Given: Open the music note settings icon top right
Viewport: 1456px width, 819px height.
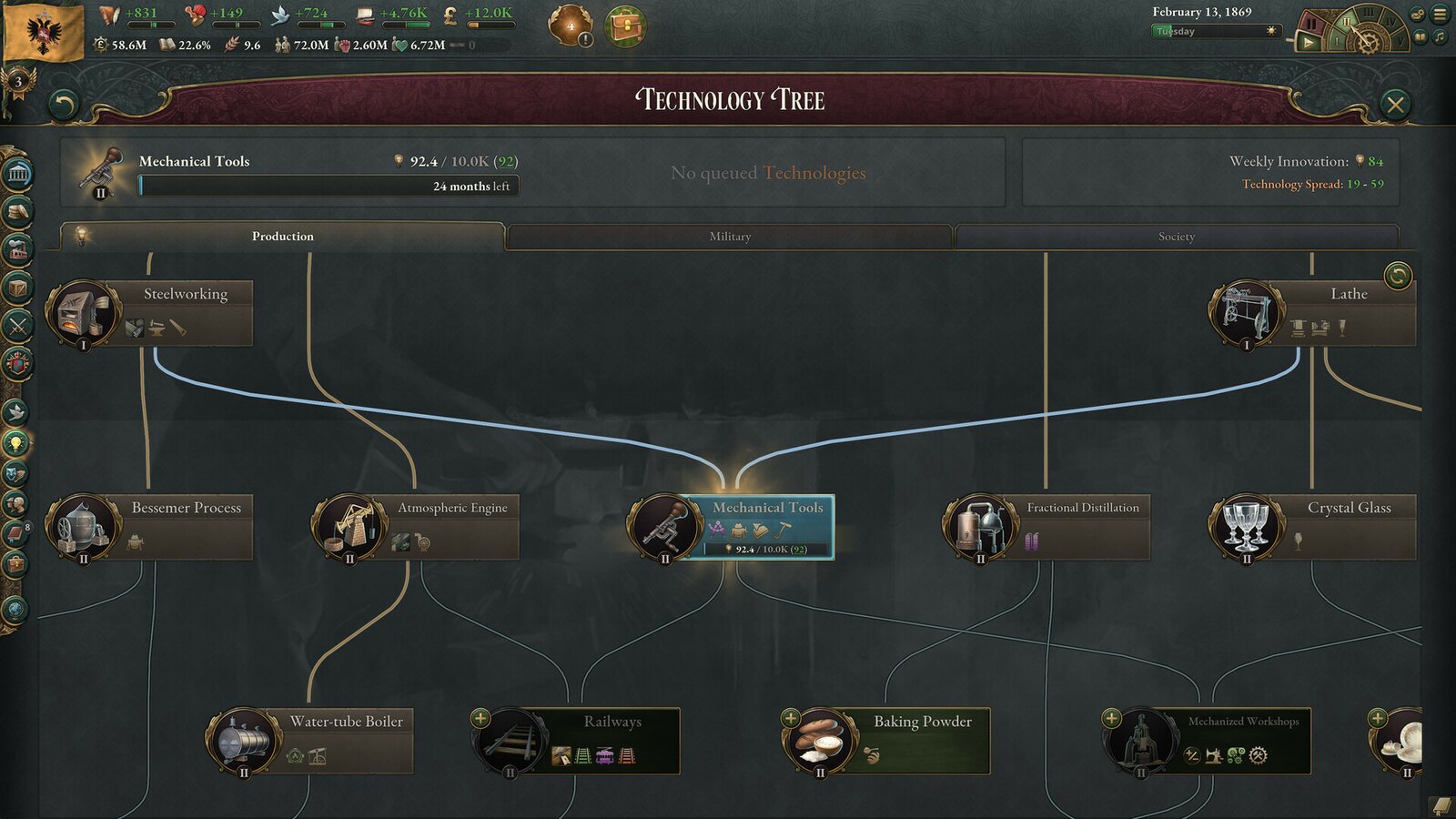Looking at the screenshot, I should tap(1439, 36).
